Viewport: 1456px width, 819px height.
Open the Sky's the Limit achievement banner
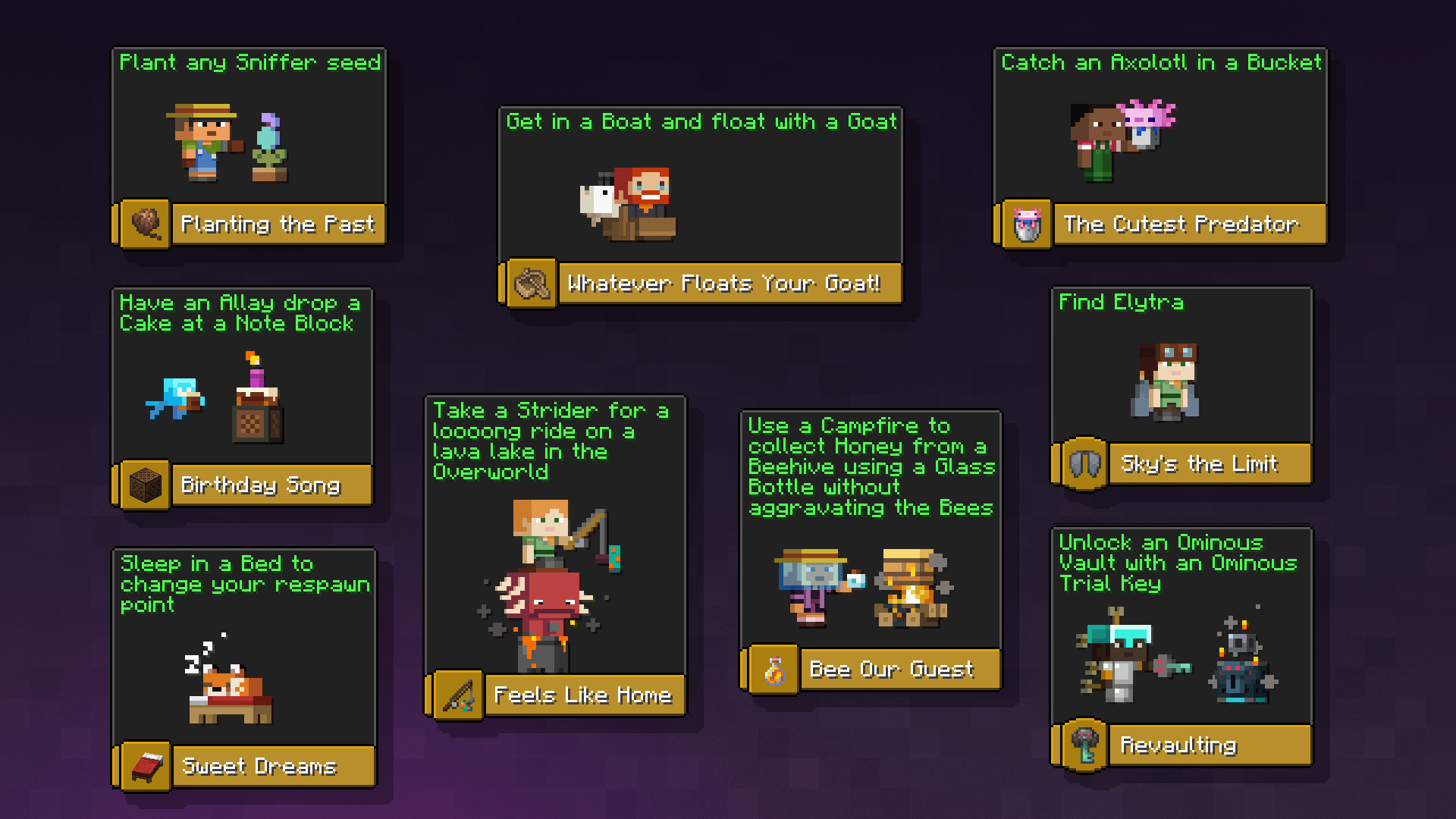click(1208, 463)
